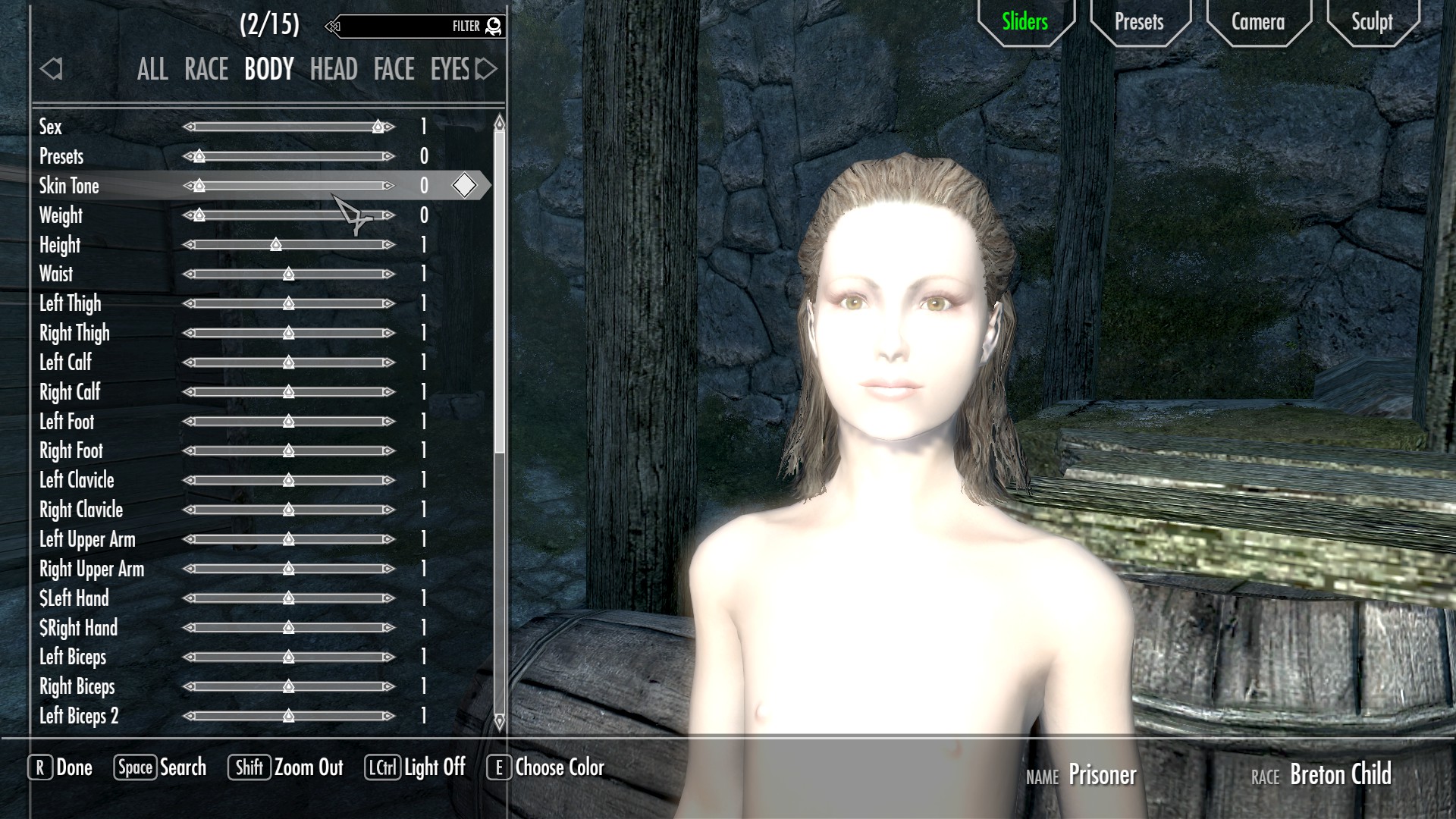Adjust the Weight slider

[288, 215]
